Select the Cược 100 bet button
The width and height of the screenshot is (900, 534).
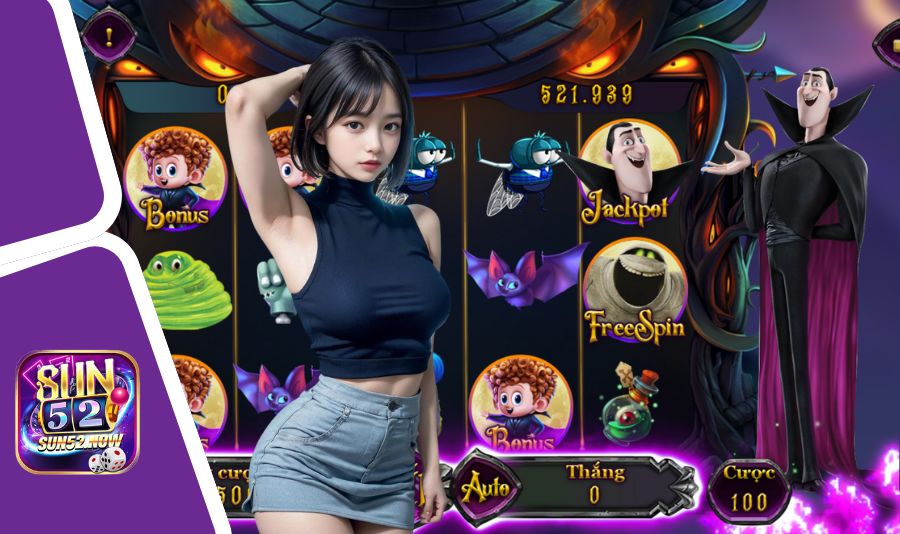click(749, 489)
